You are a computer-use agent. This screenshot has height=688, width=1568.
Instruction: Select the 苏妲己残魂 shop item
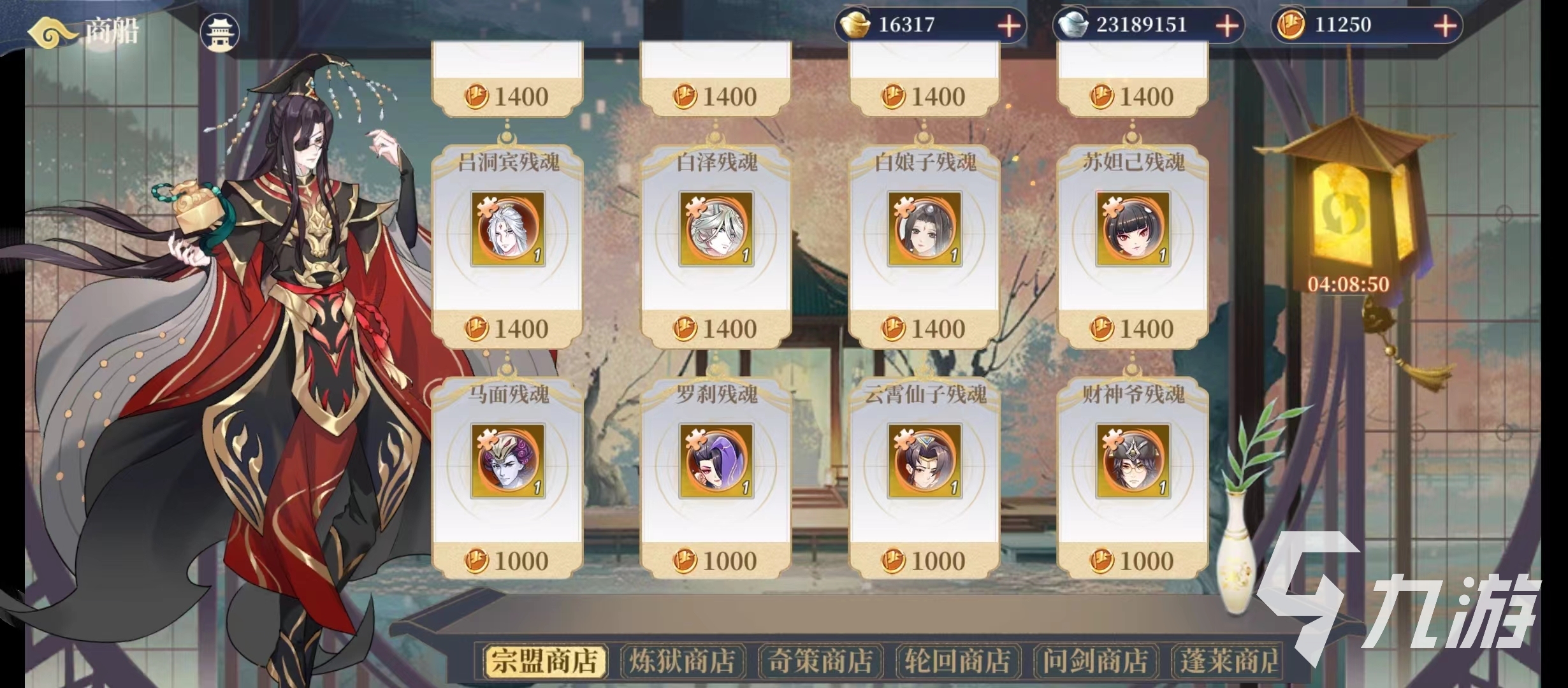1133,245
